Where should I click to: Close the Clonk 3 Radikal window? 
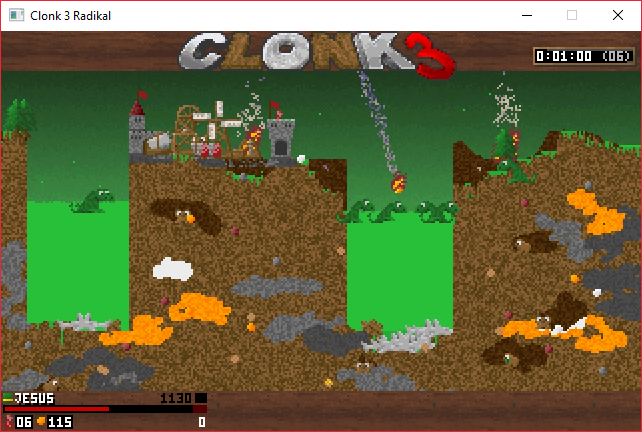pos(618,15)
